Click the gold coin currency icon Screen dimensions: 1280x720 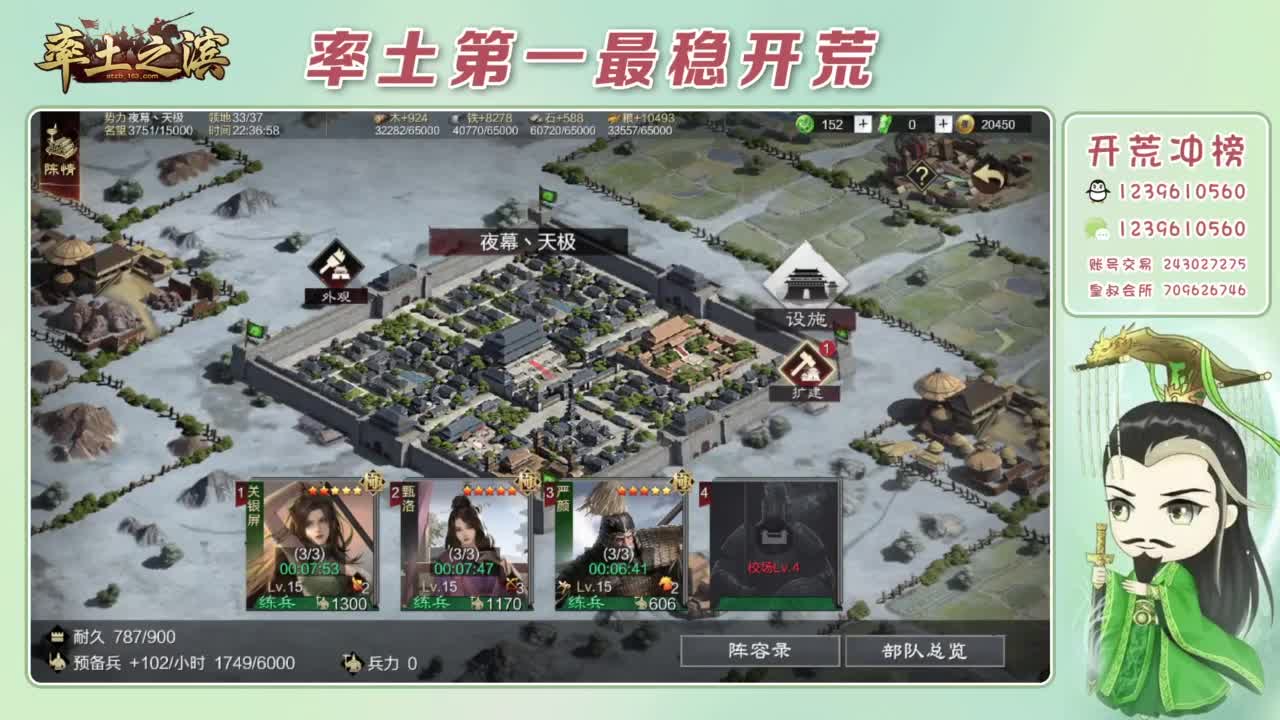tap(963, 124)
